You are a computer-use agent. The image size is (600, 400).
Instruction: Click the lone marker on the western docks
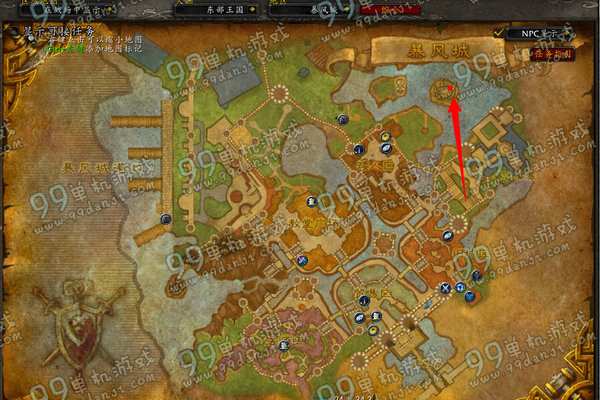pyautogui.click(x=165, y=219)
